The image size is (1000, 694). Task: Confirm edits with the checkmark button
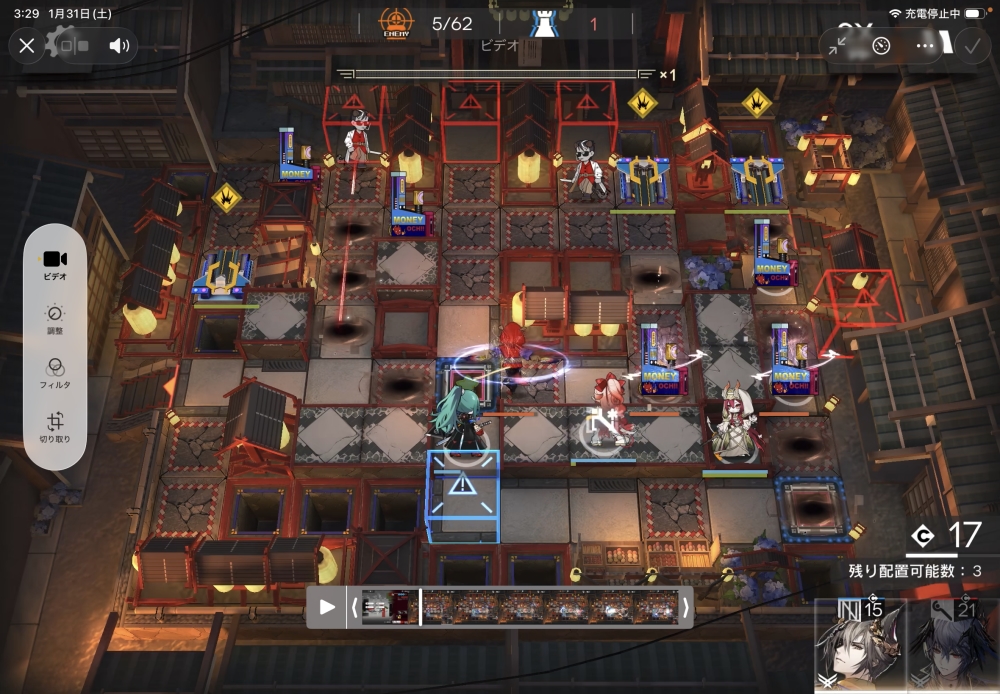970,45
